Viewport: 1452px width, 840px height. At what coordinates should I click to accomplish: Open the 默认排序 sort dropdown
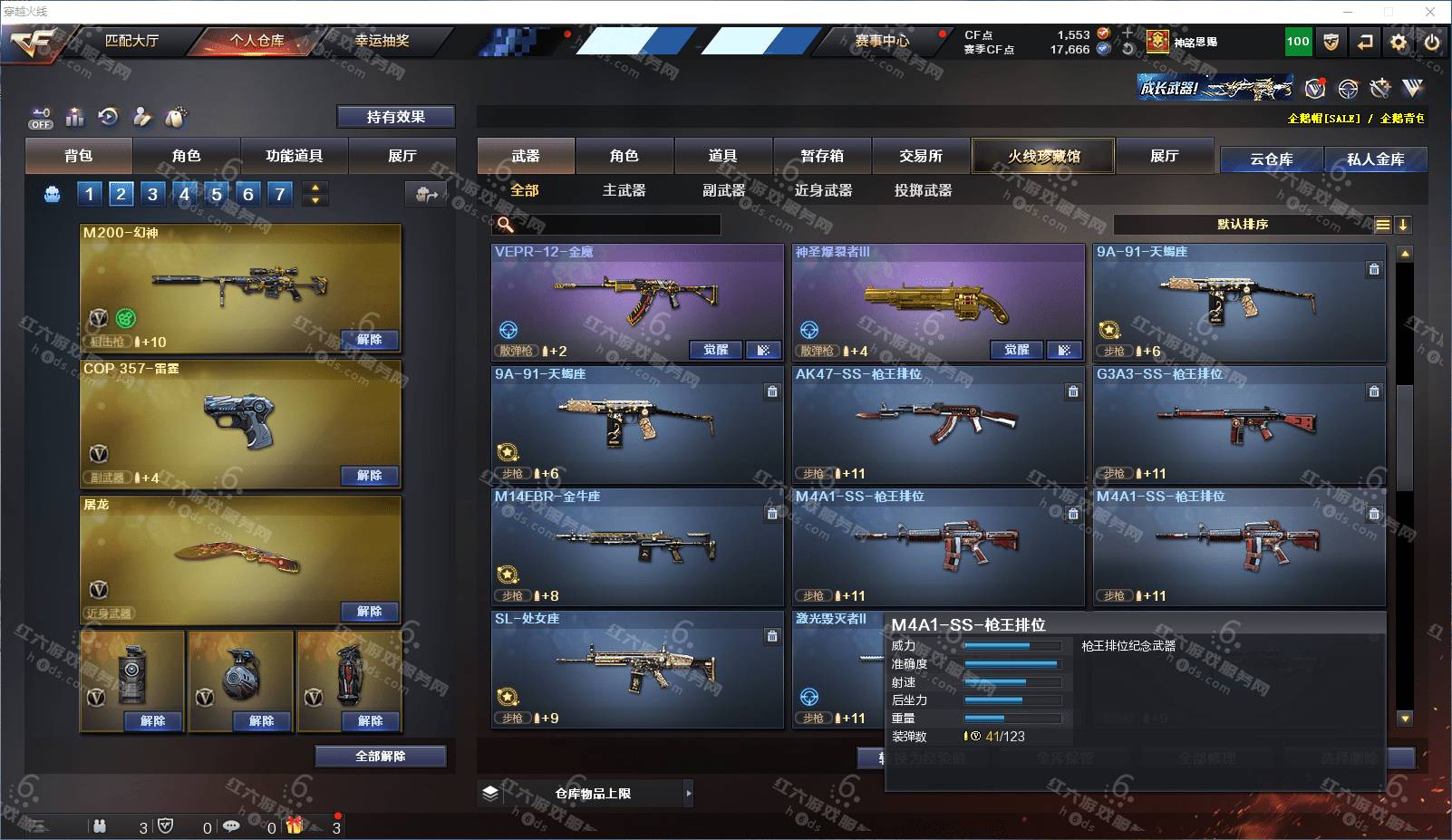click(x=1242, y=225)
